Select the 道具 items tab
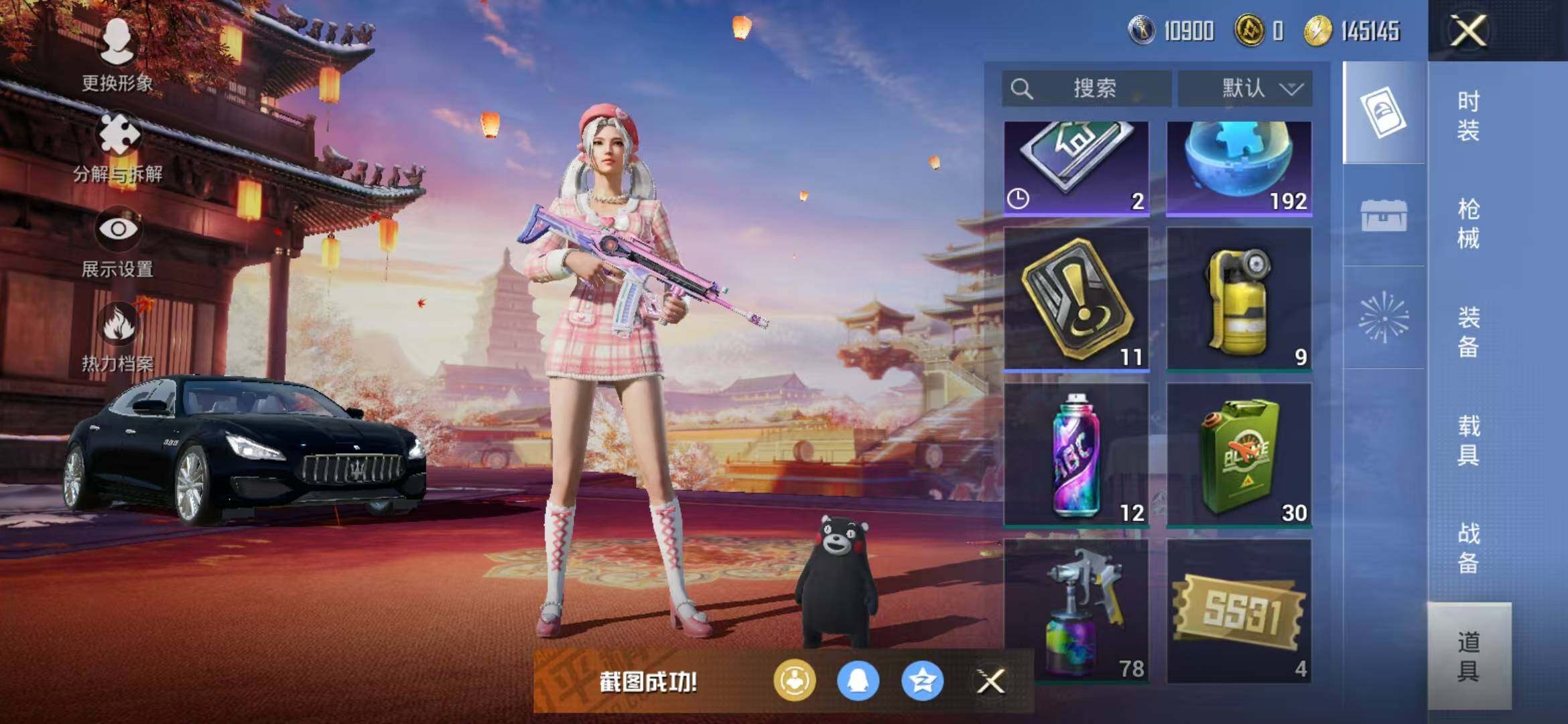The width and height of the screenshot is (1568, 724). click(1467, 656)
